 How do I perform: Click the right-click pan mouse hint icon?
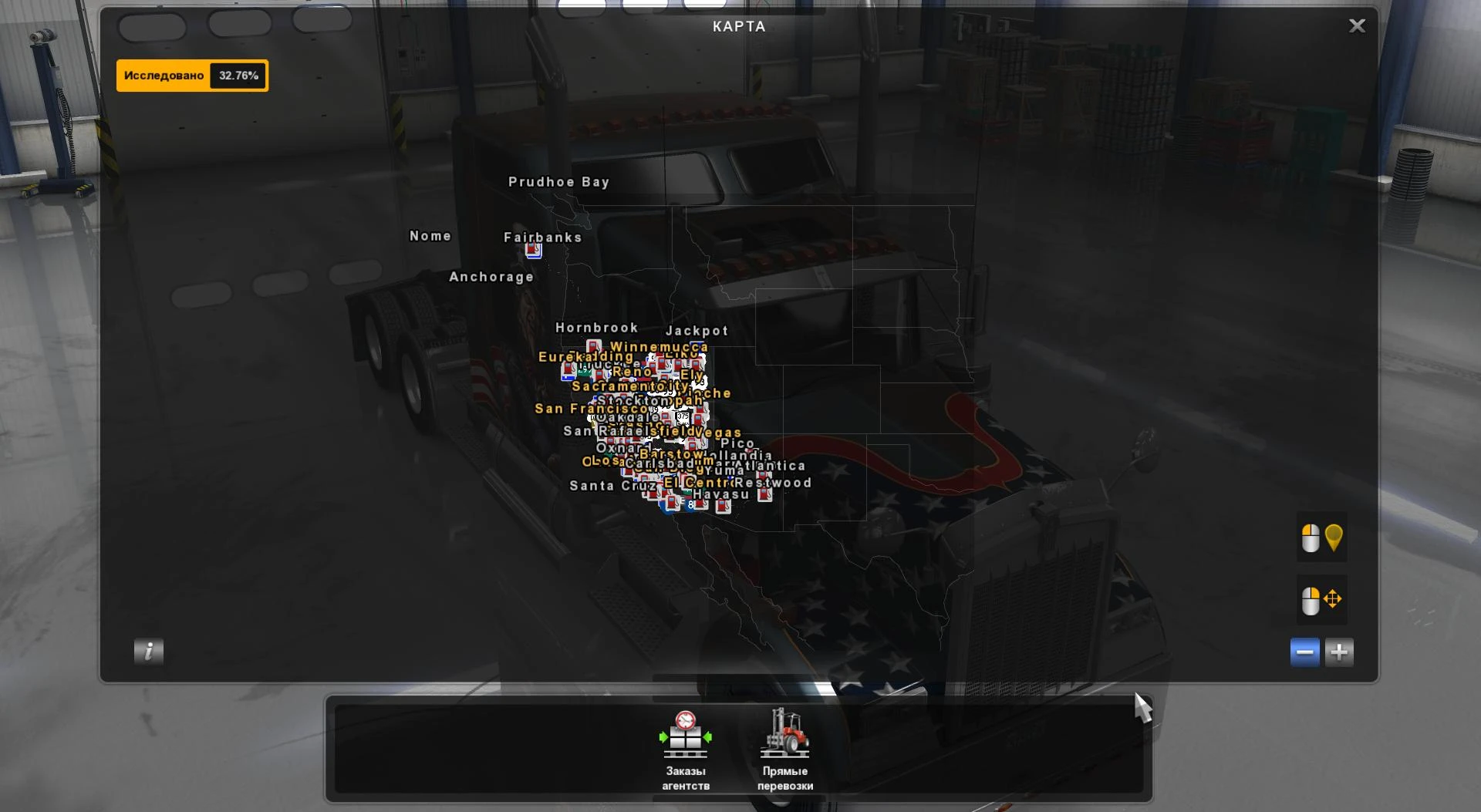[1321, 599]
